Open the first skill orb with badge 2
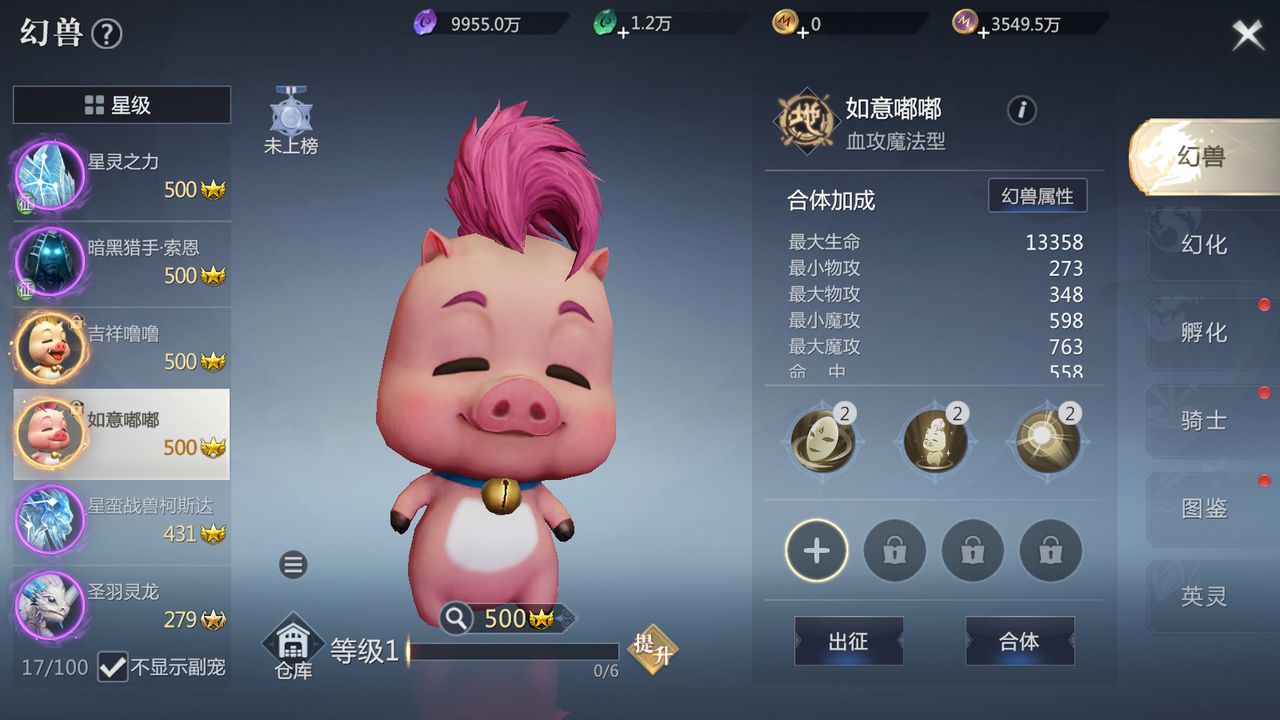1280x720 pixels. click(821, 441)
